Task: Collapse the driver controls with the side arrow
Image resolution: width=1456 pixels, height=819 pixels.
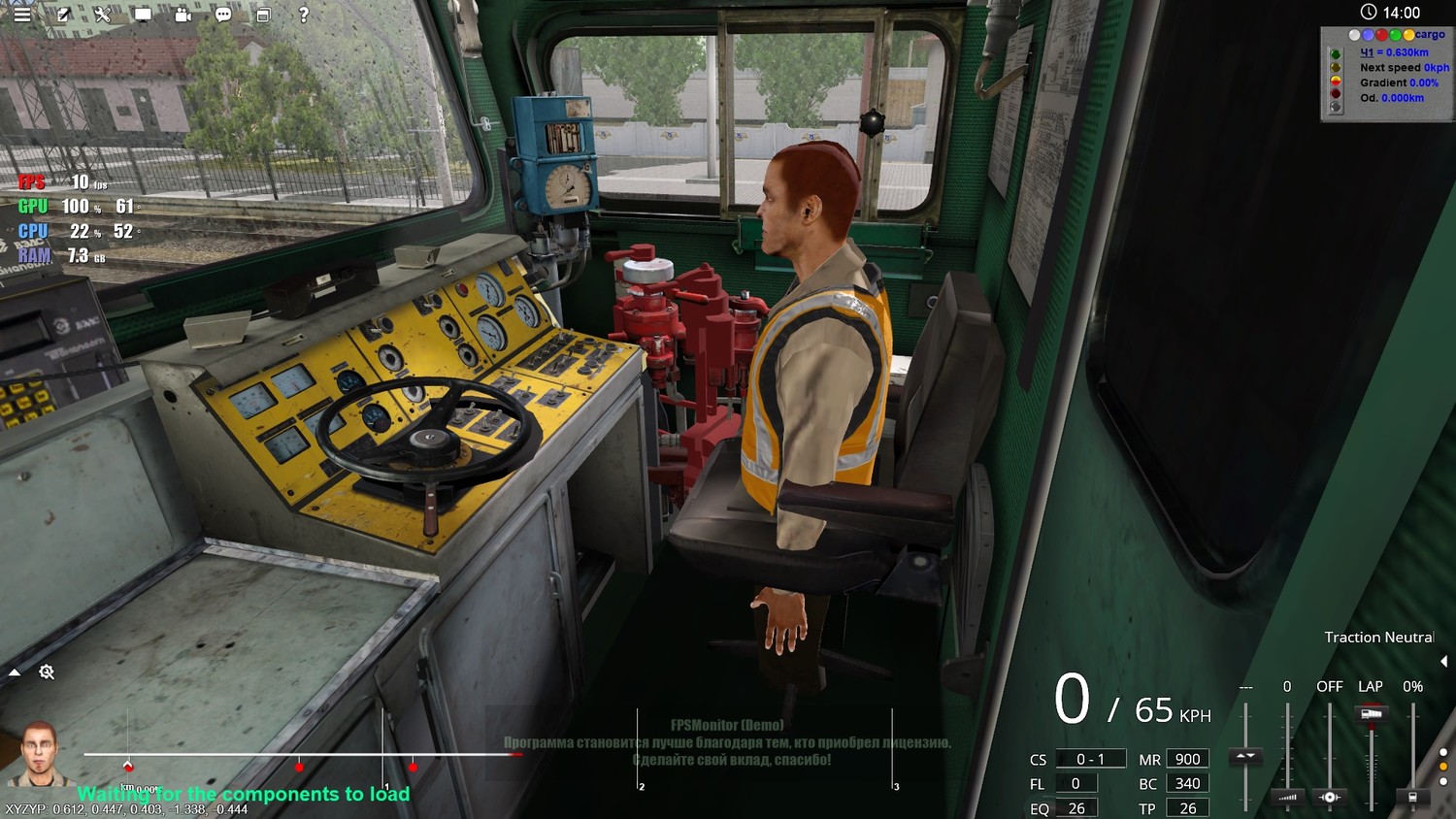Action: [1443, 662]
